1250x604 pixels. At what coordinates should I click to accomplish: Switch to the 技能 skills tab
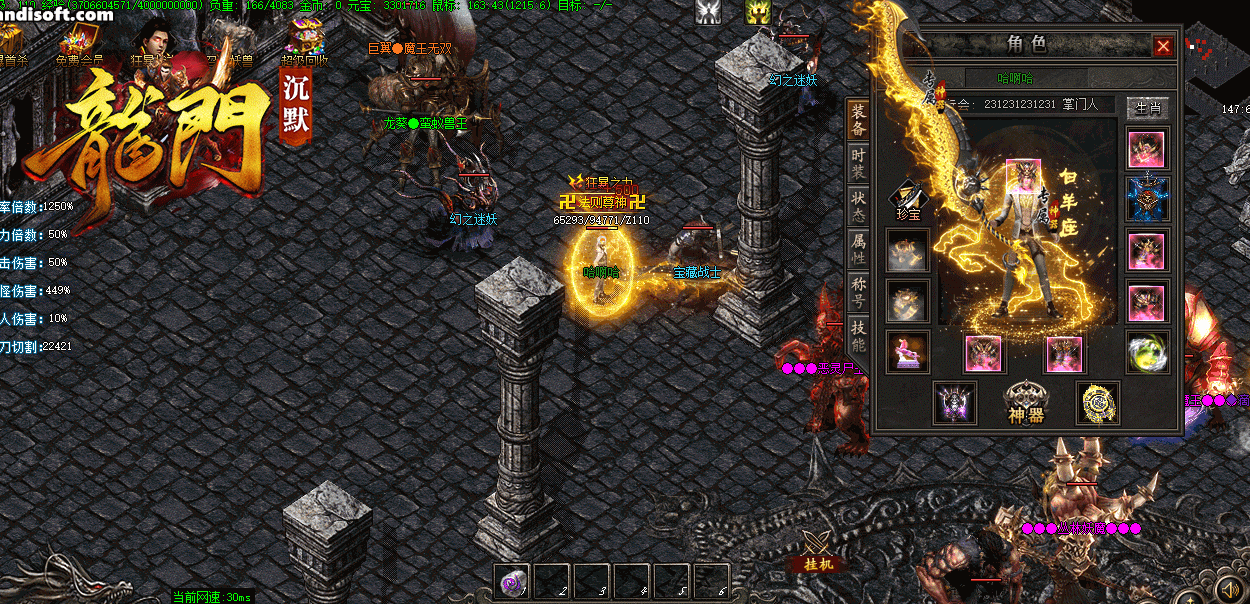(x=858, y=336)
